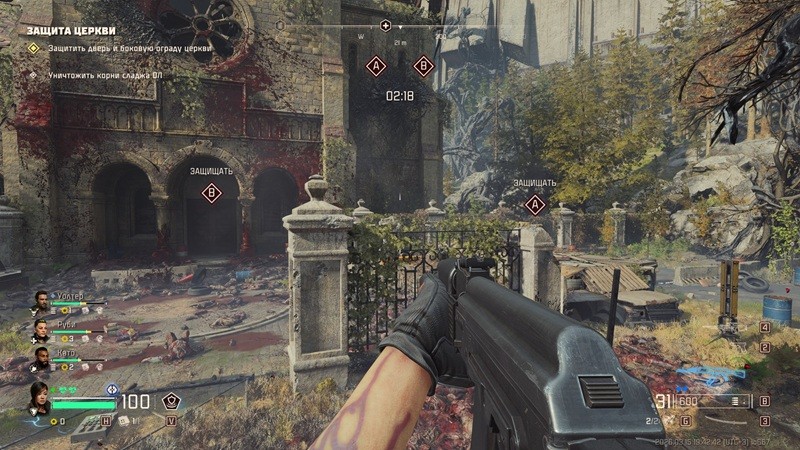Click objective marker B under the compass

[x=423, y=66]
